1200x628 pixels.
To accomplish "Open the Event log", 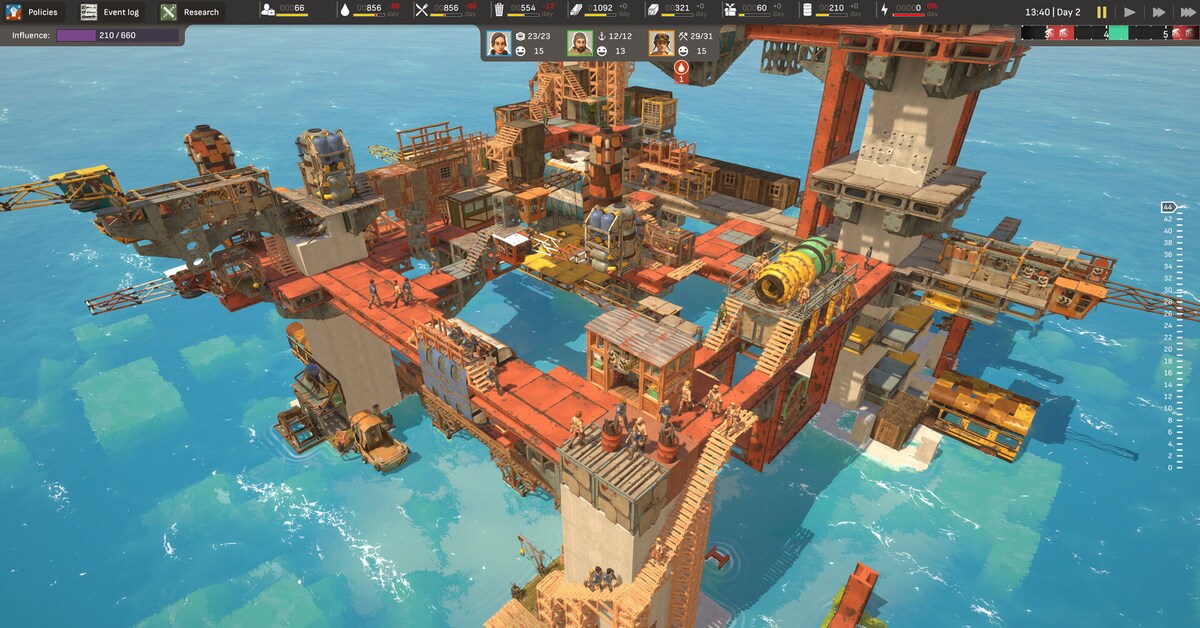I will [x=110, y=12].
